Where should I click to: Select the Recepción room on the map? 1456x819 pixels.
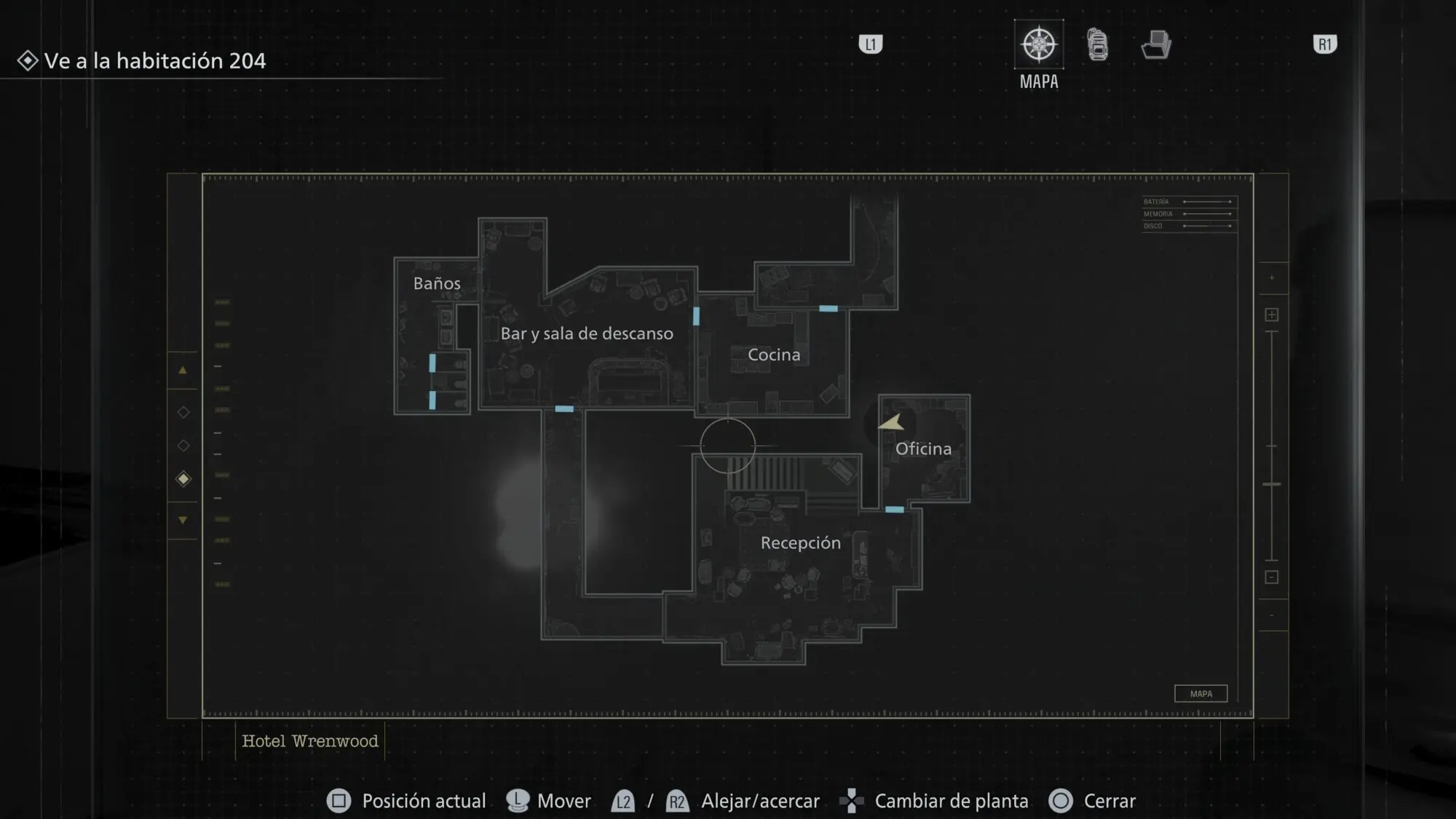pyautogui.click(x=800, y=542)
